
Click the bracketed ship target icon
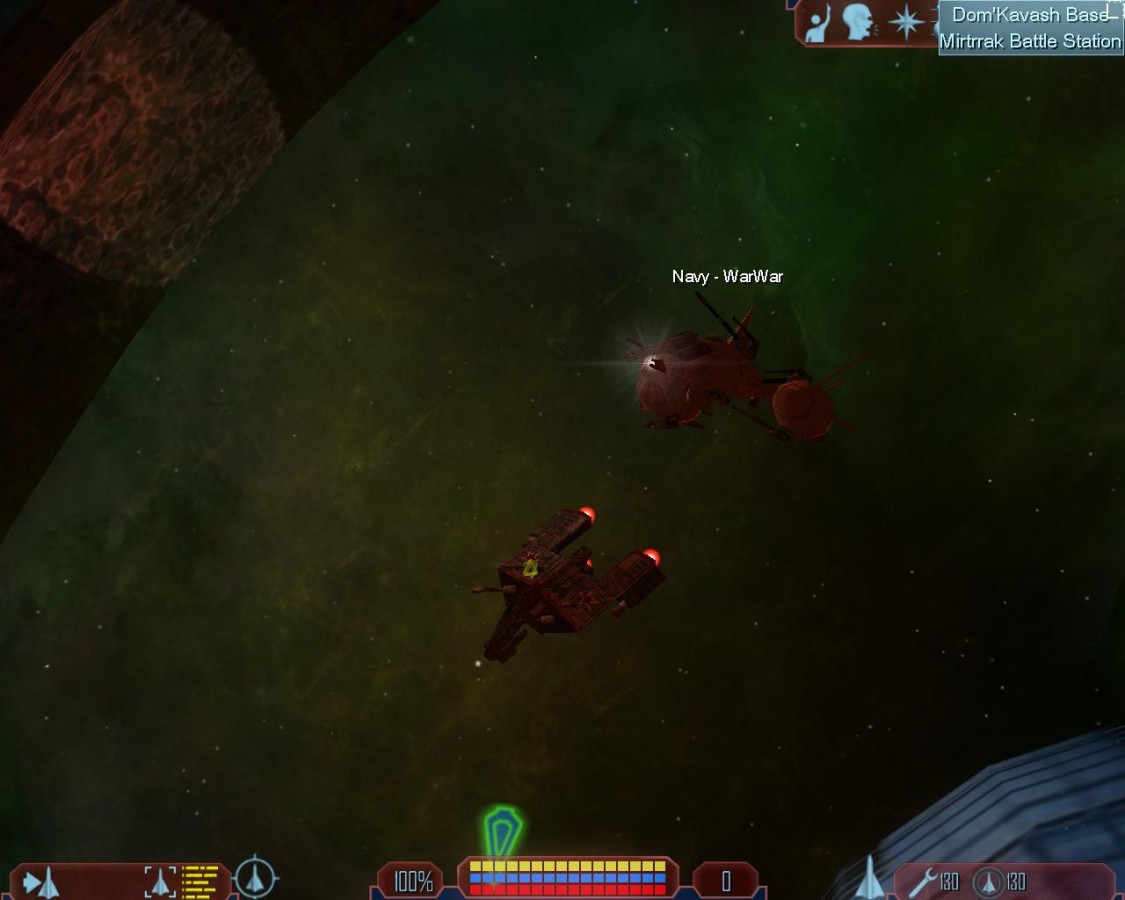coord(160,881)
